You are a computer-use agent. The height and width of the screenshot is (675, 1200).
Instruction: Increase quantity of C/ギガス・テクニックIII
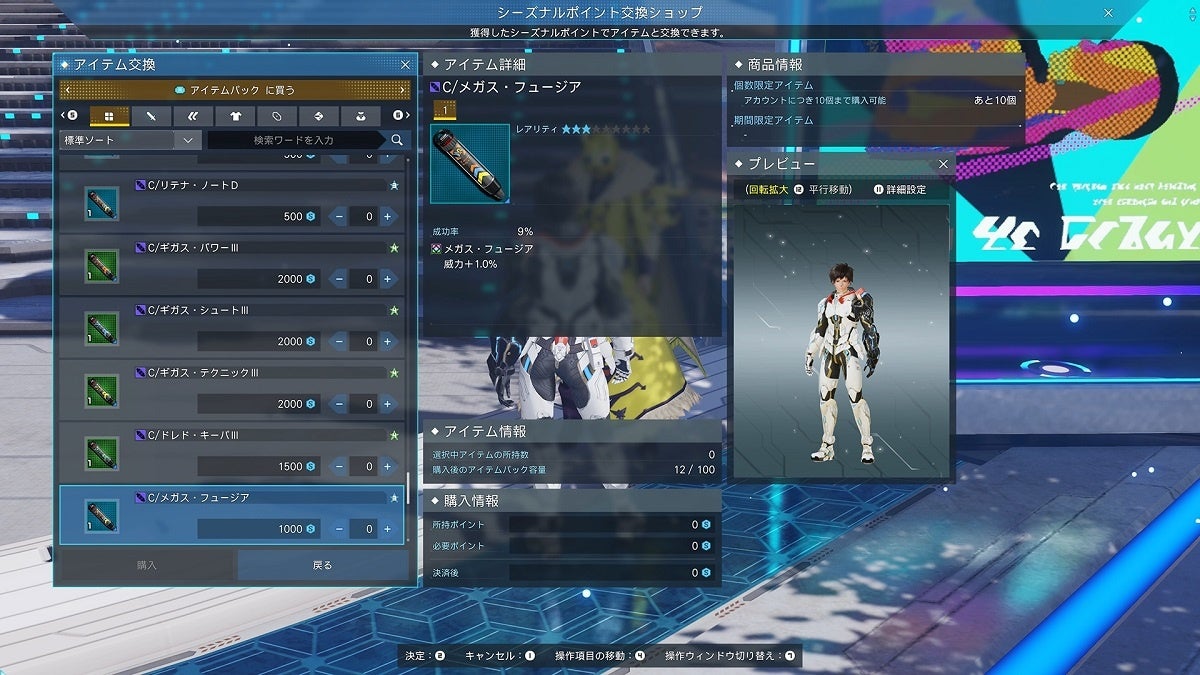click(x=387, y=404)
